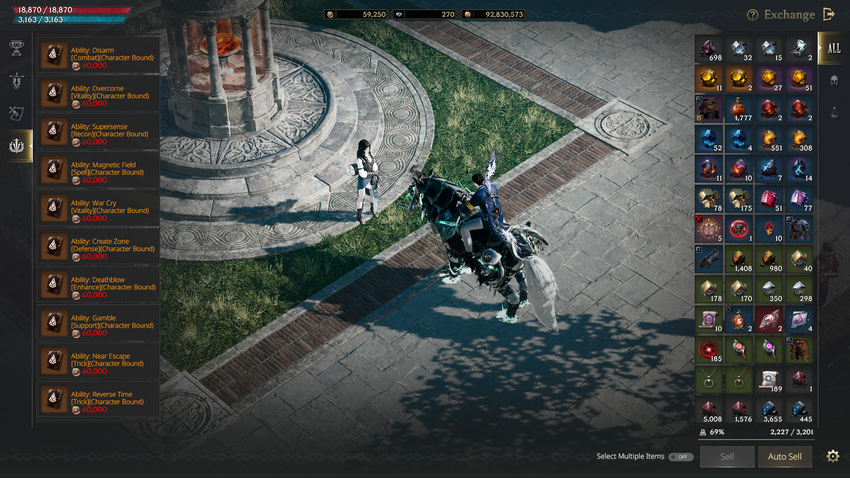The width and height of the screenshot is (850, 478).
Task: Switch to the helmet equipment inventory tab
Action: tap(832, 80)
